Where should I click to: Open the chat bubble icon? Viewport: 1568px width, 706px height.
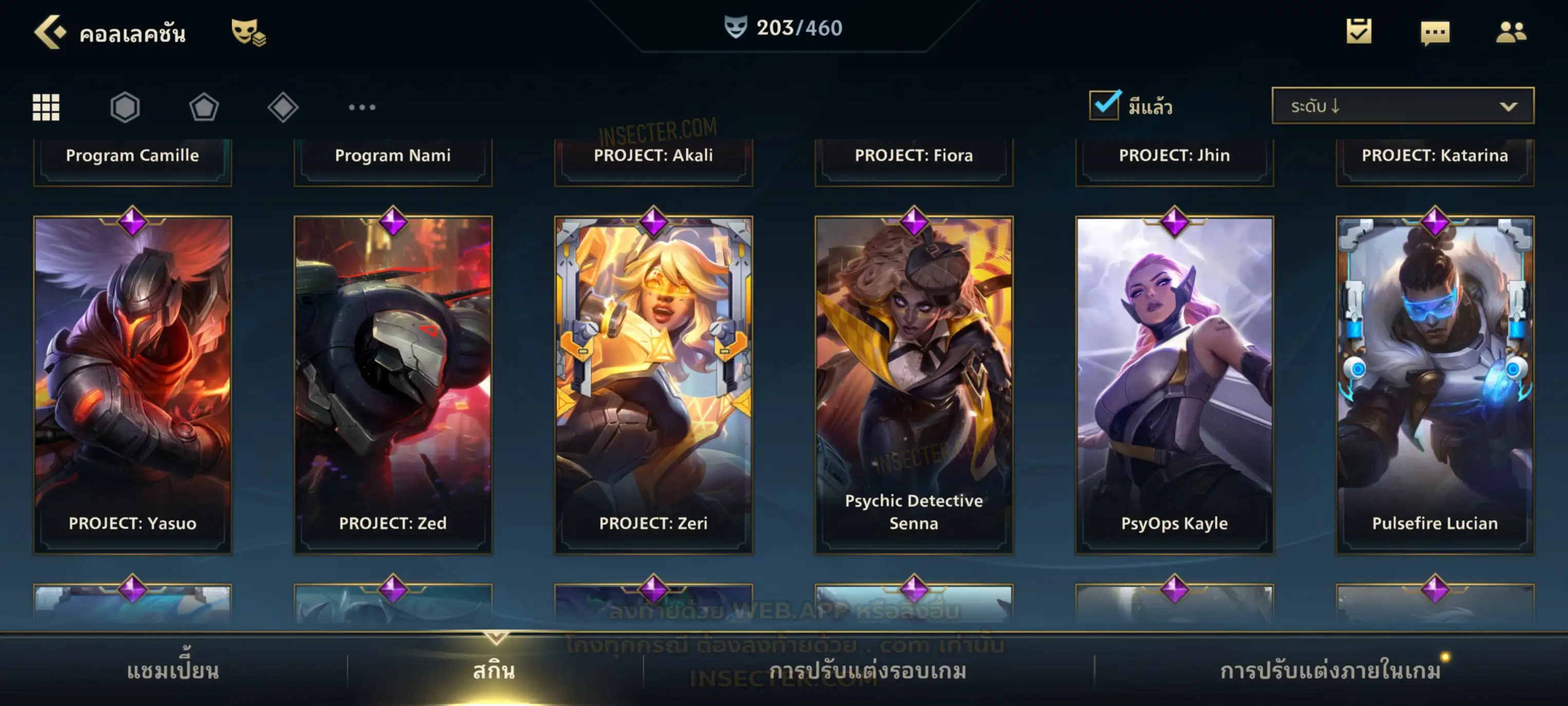(1434, 33)
